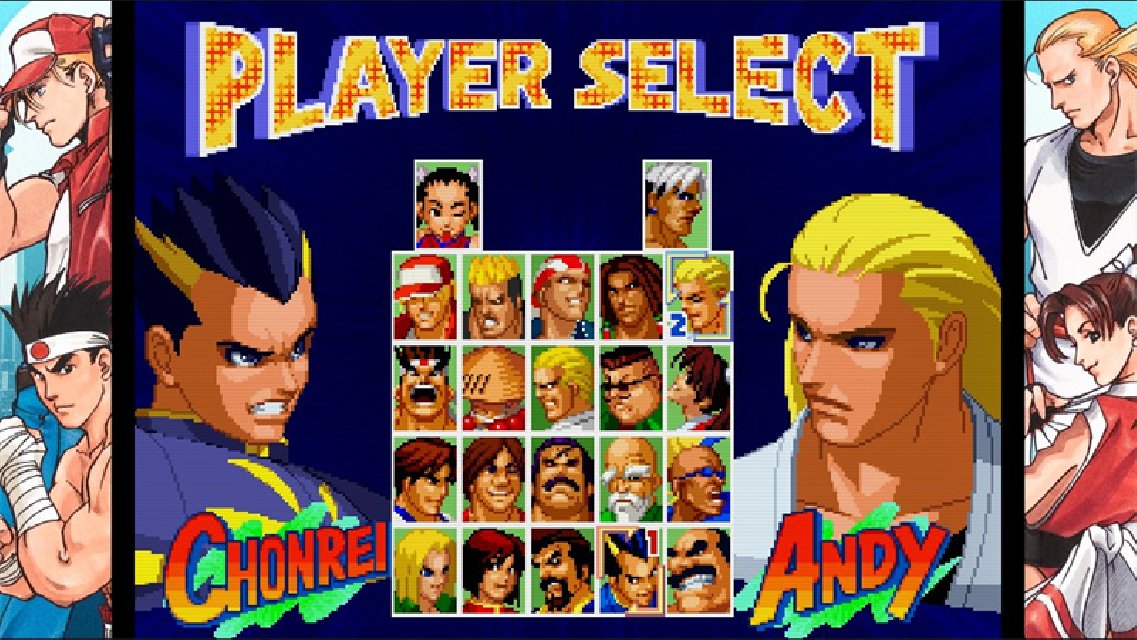The image size is (1137, 640).
Task: Select Duck King with the red-white bandana
Action: [x=562, y=296]
